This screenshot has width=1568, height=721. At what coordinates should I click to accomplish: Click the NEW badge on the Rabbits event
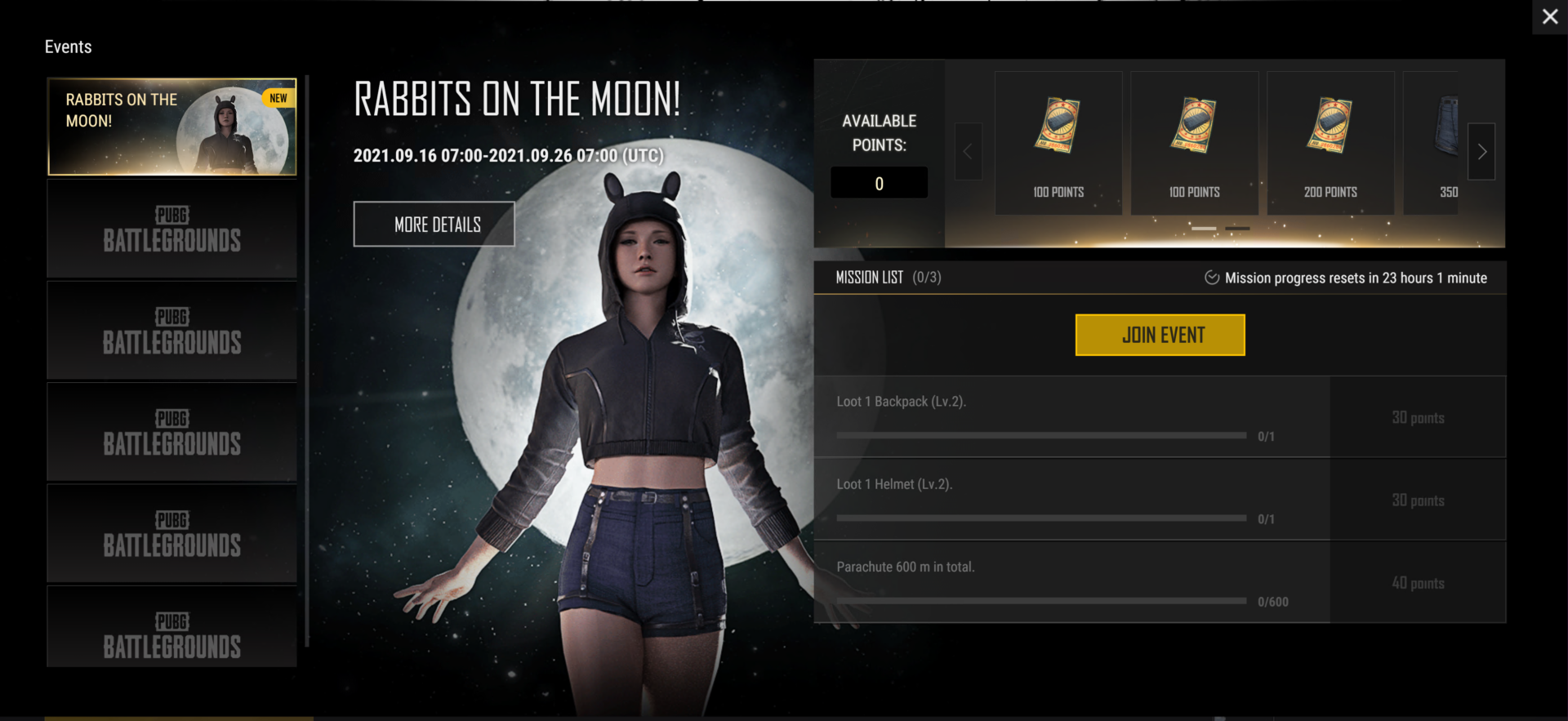tap(278, 97)
